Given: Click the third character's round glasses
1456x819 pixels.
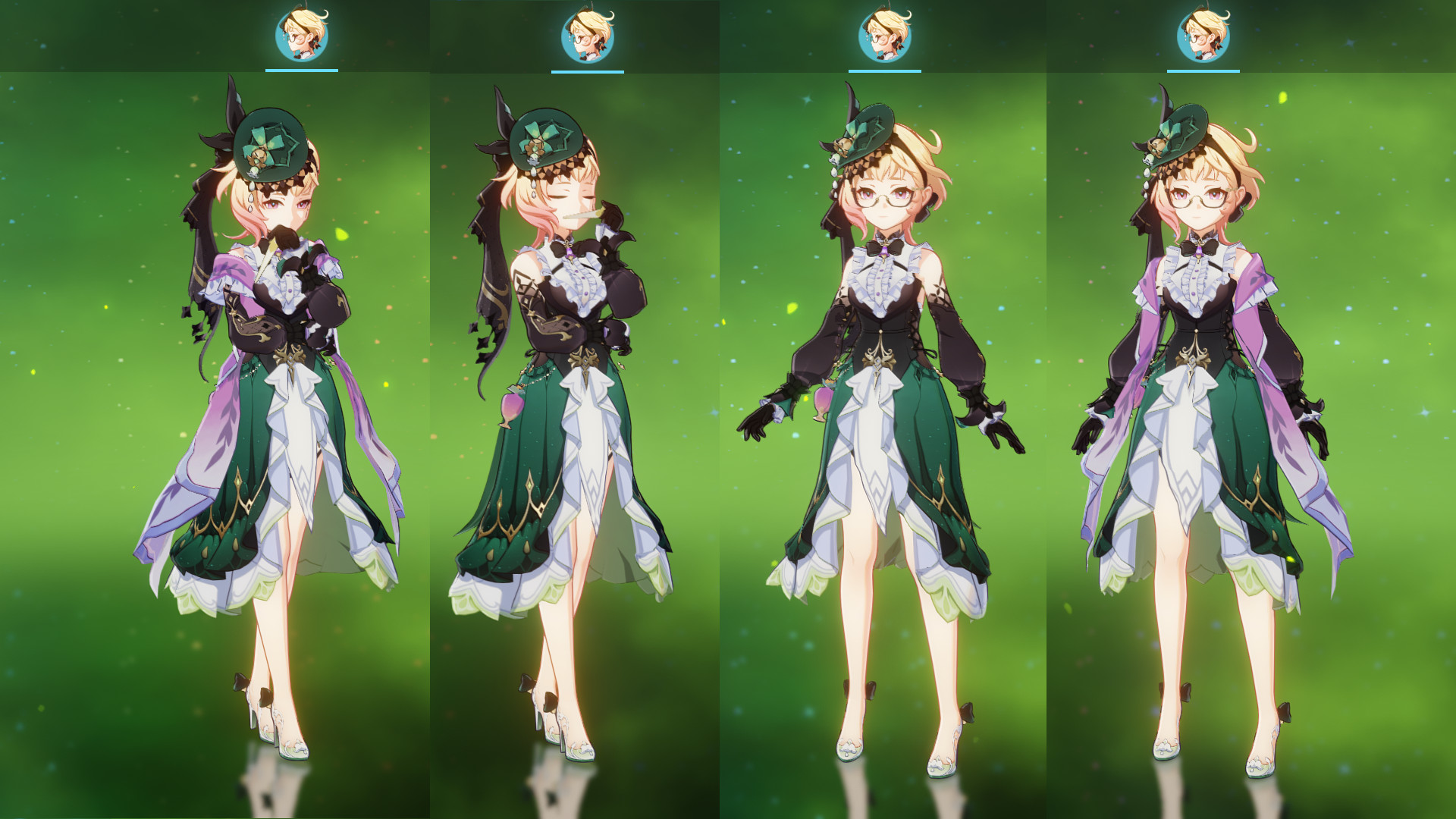Looking at the screenshot, I should coord(882,196).
